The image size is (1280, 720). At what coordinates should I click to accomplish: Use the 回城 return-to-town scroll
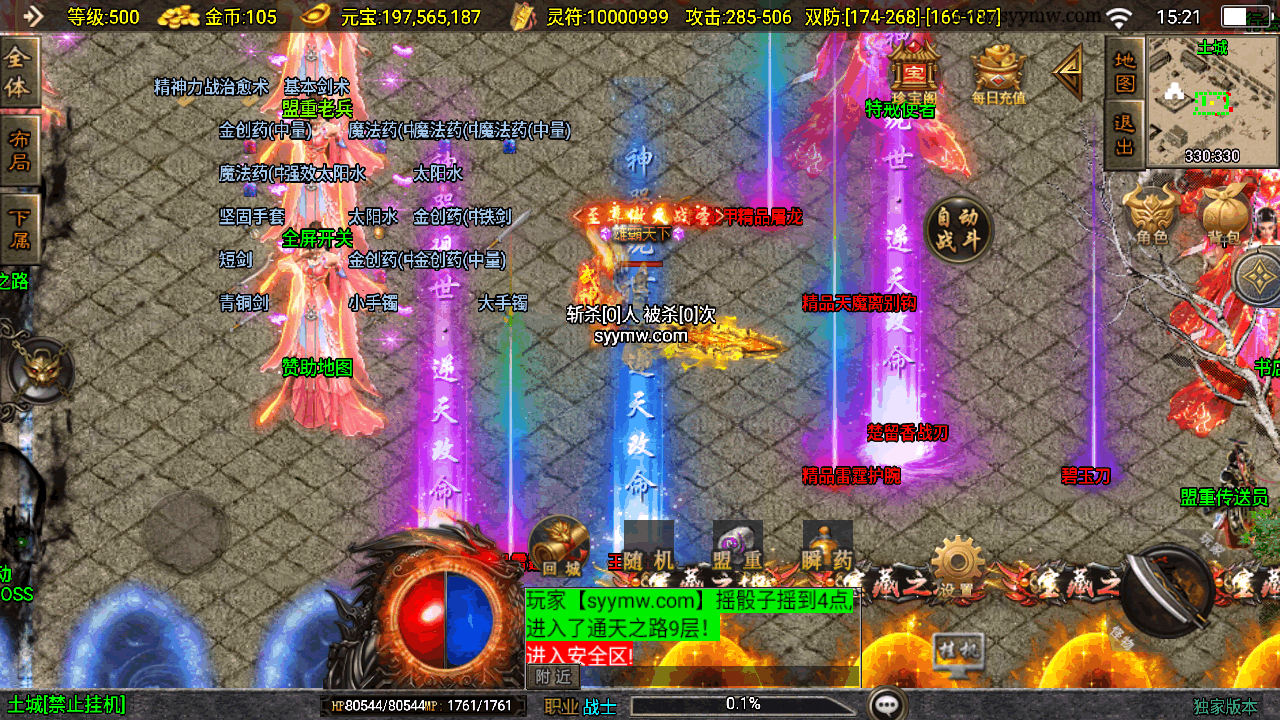point(558,547)
